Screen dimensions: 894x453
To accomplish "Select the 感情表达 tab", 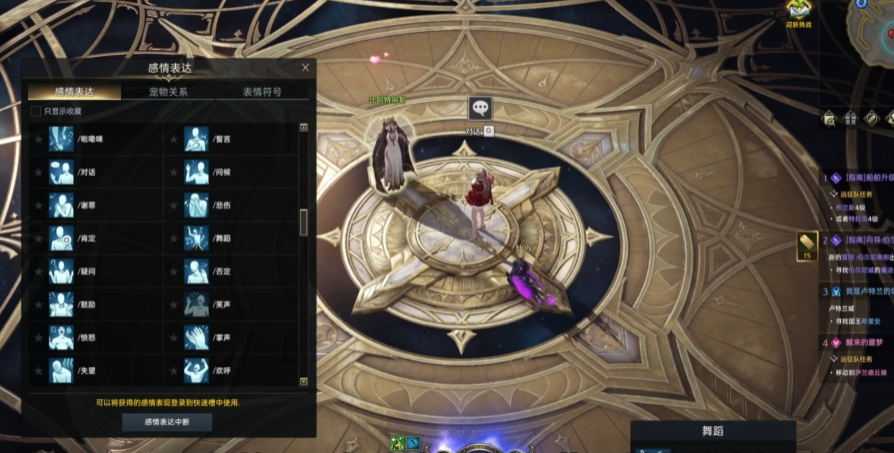I will click(75, 91).
